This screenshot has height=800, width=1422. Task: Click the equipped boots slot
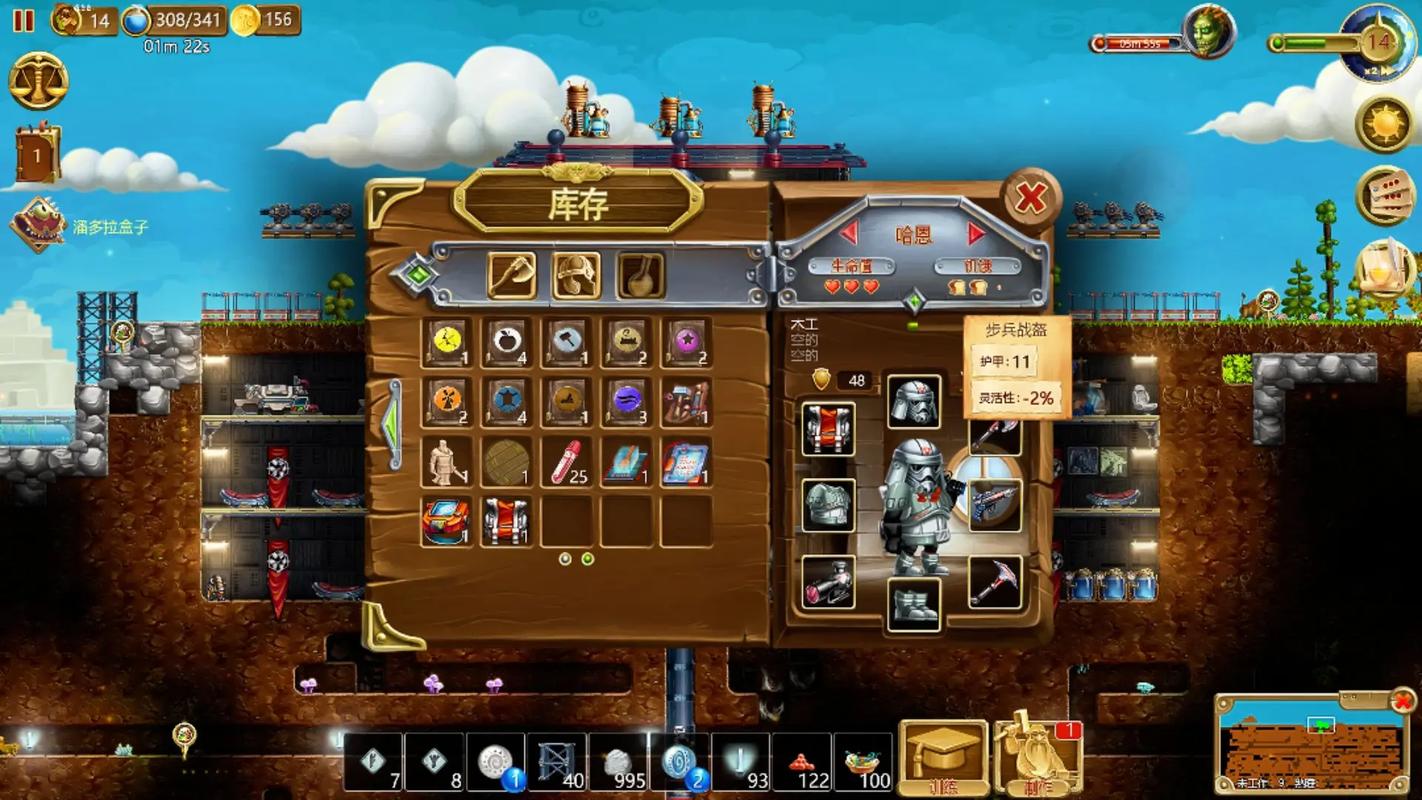(913, 604)
